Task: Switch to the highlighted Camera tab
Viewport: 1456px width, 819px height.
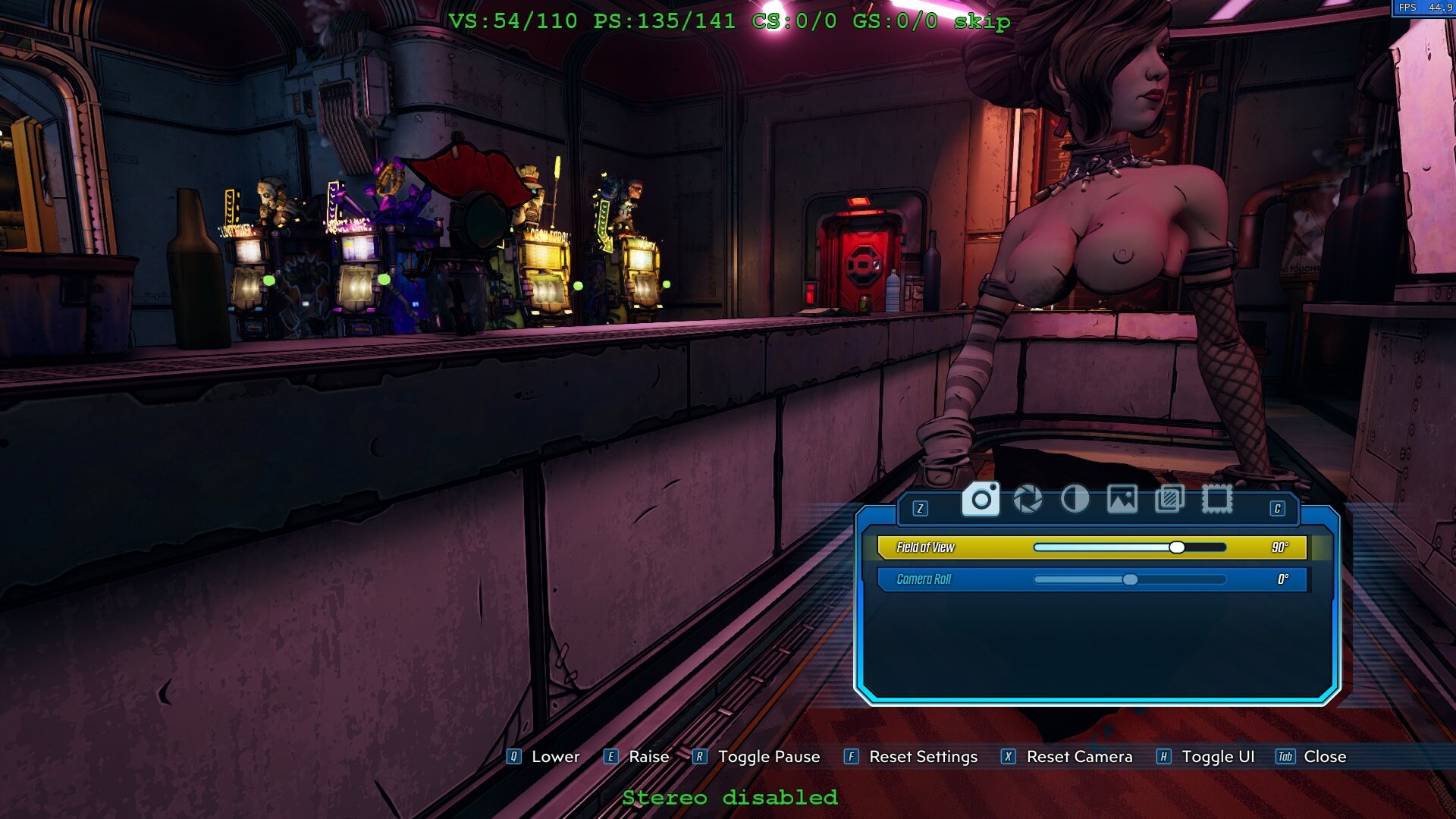Action: 981,500
